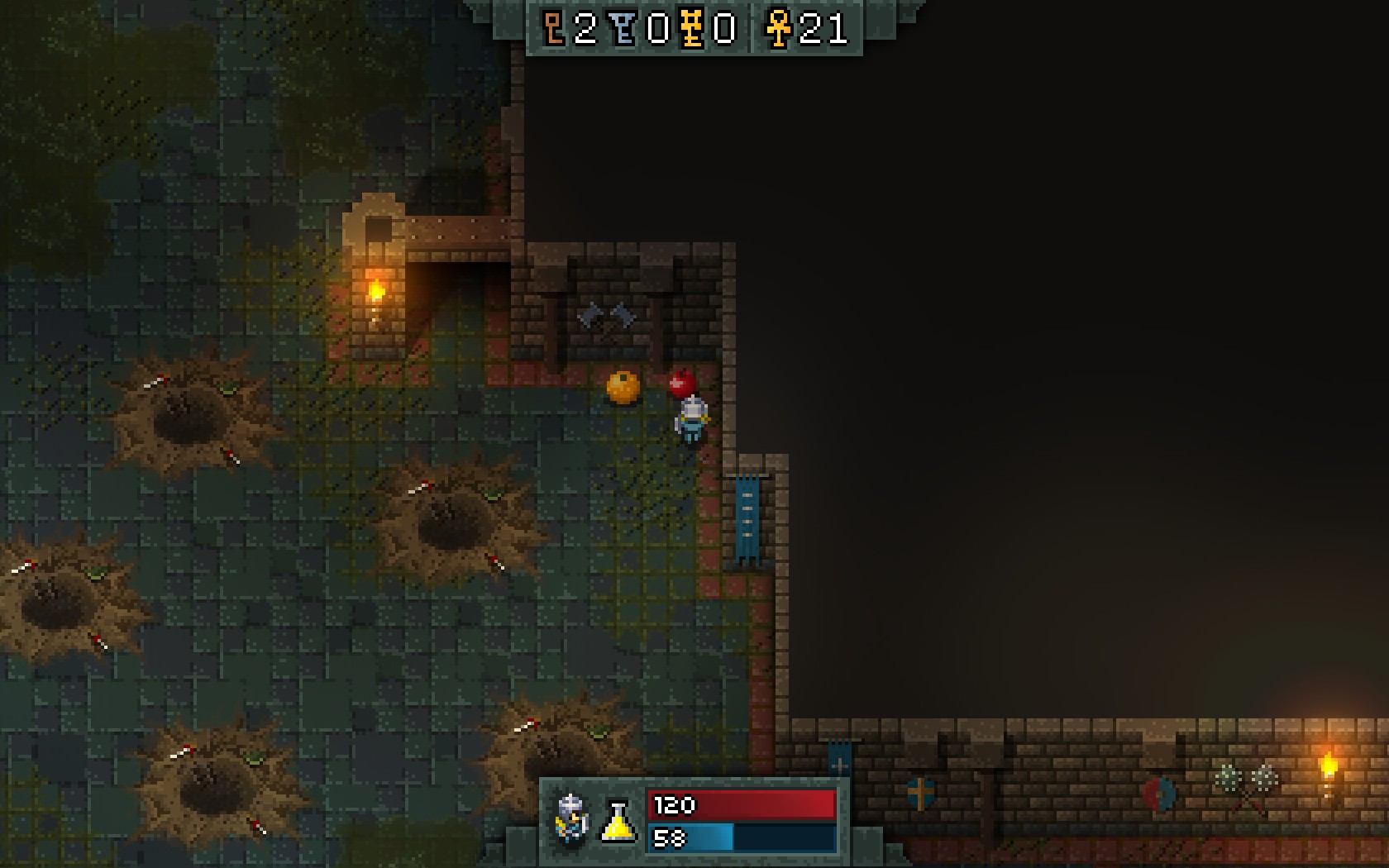The image size is (1389, 868).
Task: Select the yellow potion flask icon
Action: pos(618,821)
